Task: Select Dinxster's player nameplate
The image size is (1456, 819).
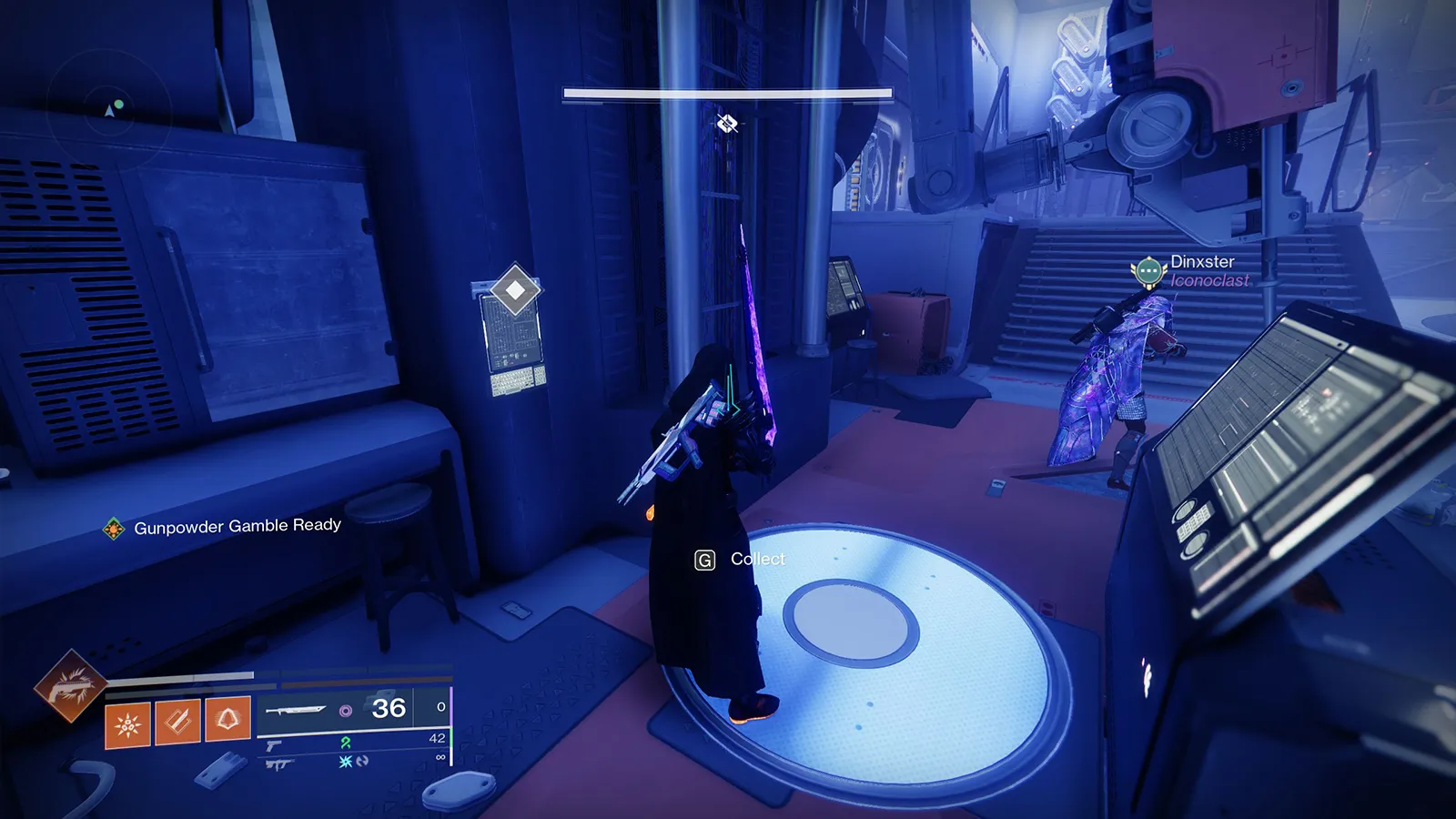Action: coord(1201,262)
